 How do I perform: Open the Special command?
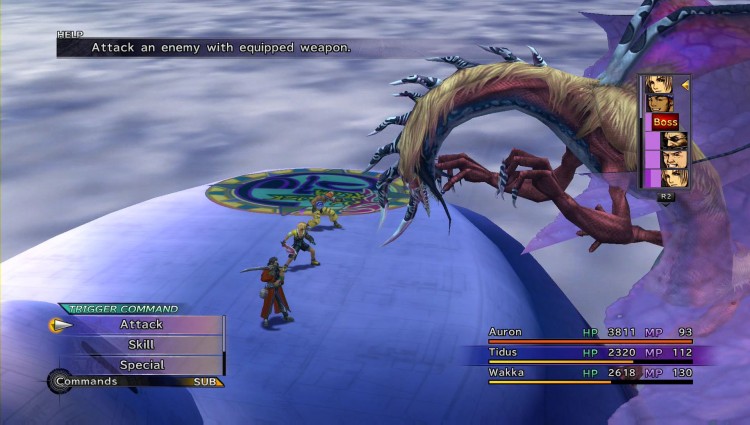coord(141,365)
